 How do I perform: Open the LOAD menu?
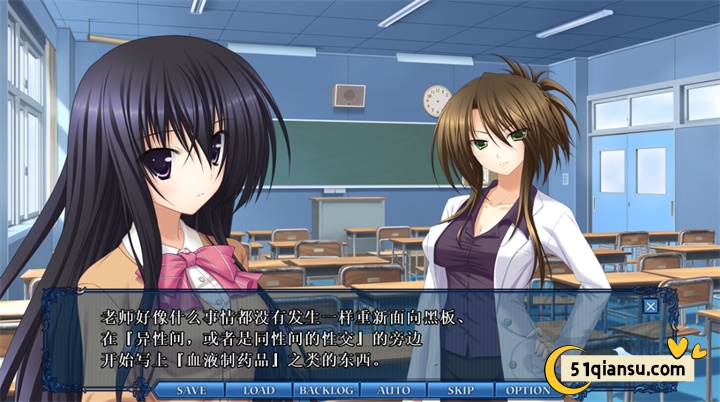[x=258, y=389]
